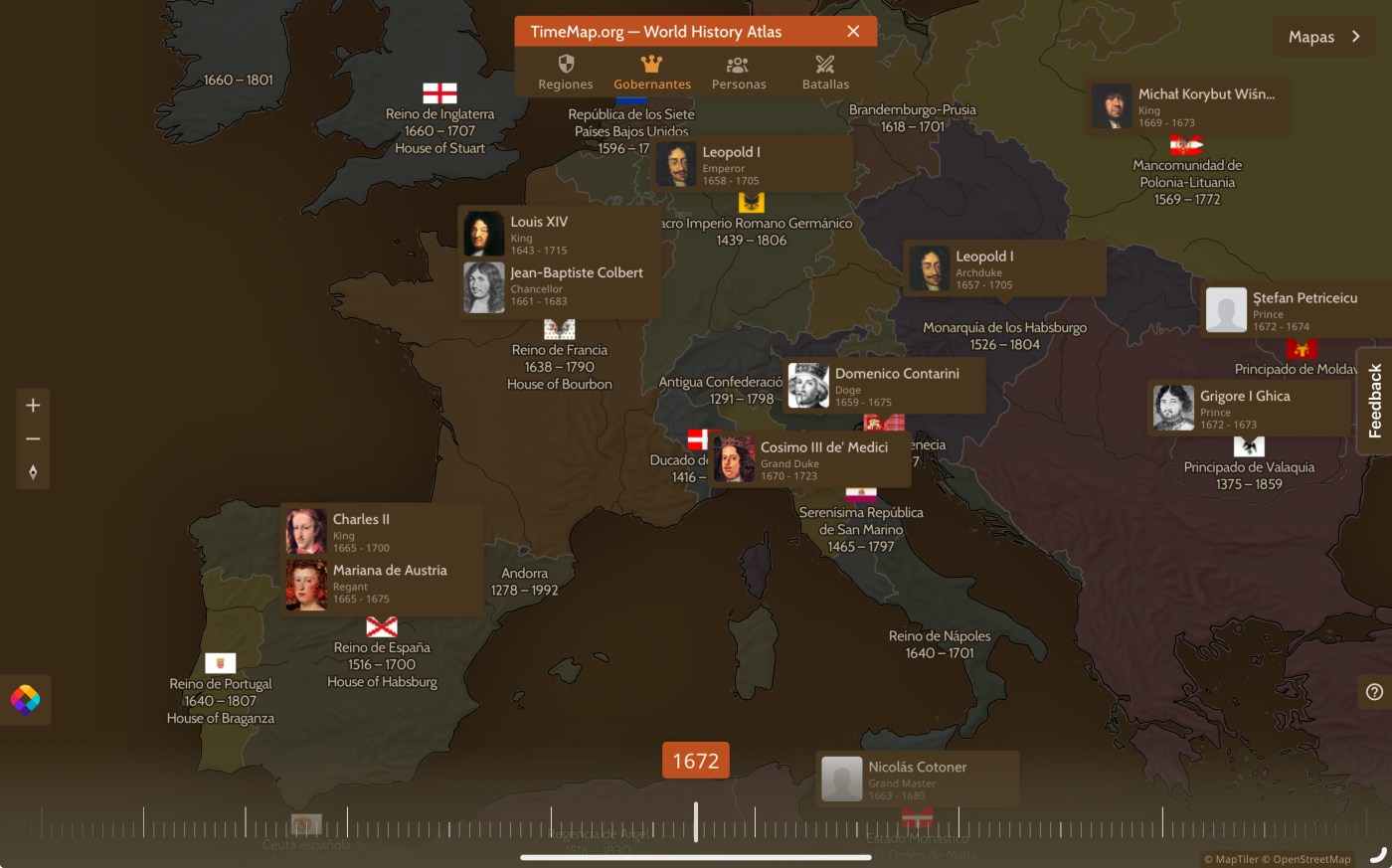Open the Personas tab
Image resolution: width=1392 pixels, height=868 pixels.
(739, 73)
